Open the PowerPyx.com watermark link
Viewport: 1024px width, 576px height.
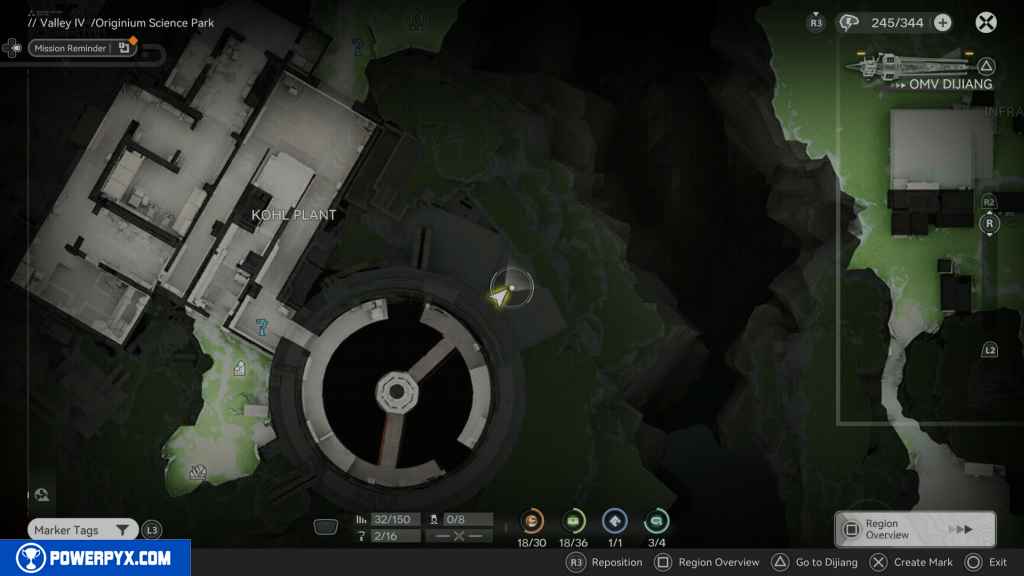click(94, 558)
